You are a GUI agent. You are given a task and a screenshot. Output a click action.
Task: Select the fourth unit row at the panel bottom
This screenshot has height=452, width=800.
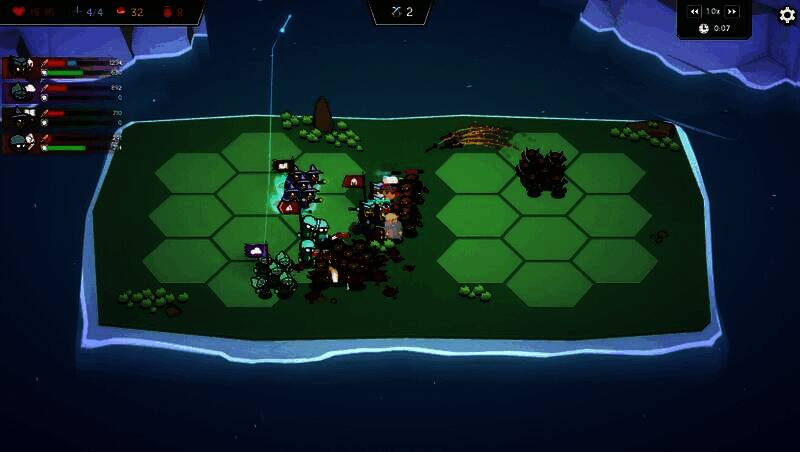[62, 142]
